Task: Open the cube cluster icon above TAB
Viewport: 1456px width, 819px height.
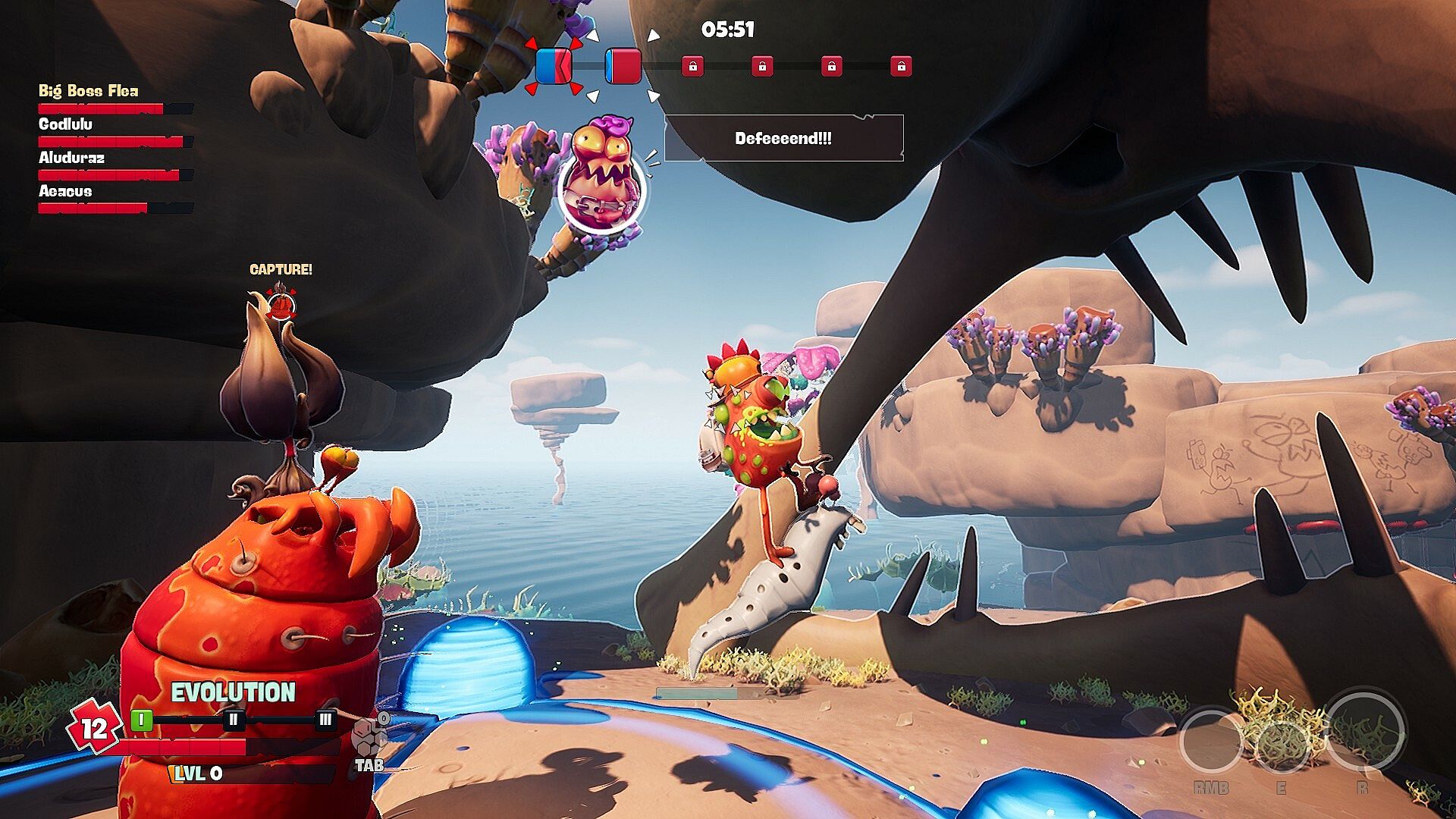Action: pyautogui.click(x=369, y=736)
